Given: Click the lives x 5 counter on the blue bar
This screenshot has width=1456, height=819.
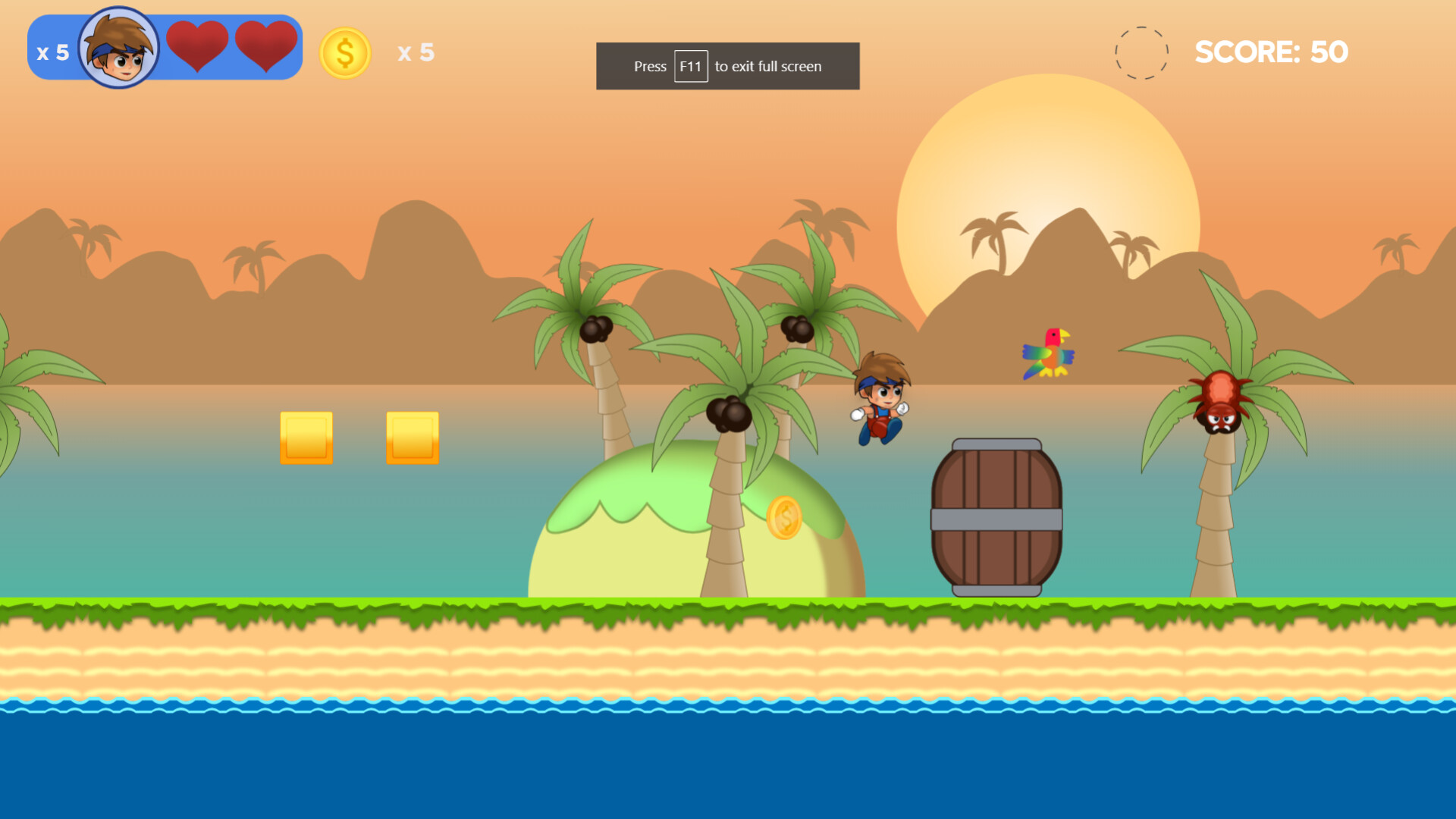Looking at the screenshot, I should [52, 52].
